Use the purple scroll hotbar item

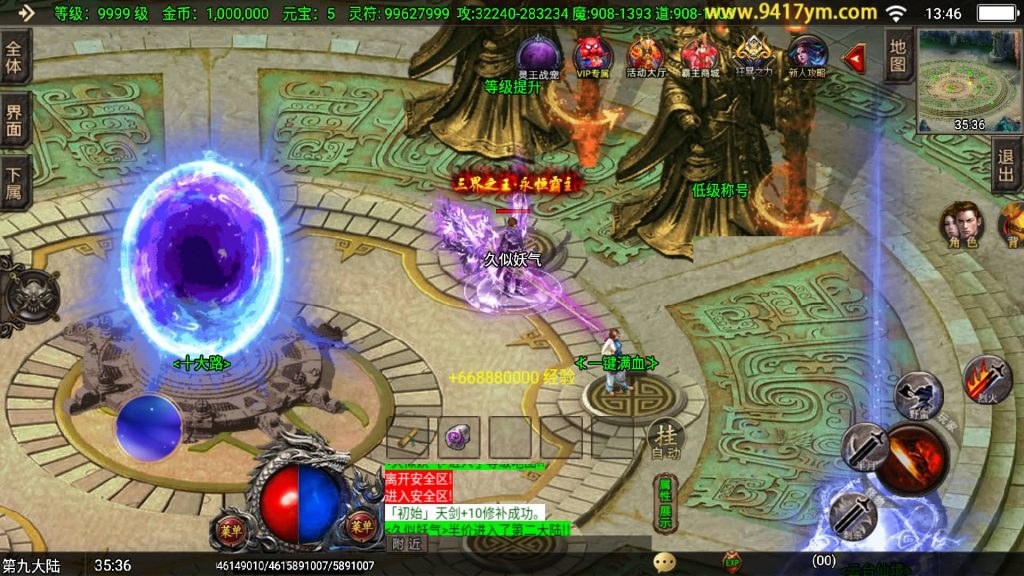coord(459,437)
